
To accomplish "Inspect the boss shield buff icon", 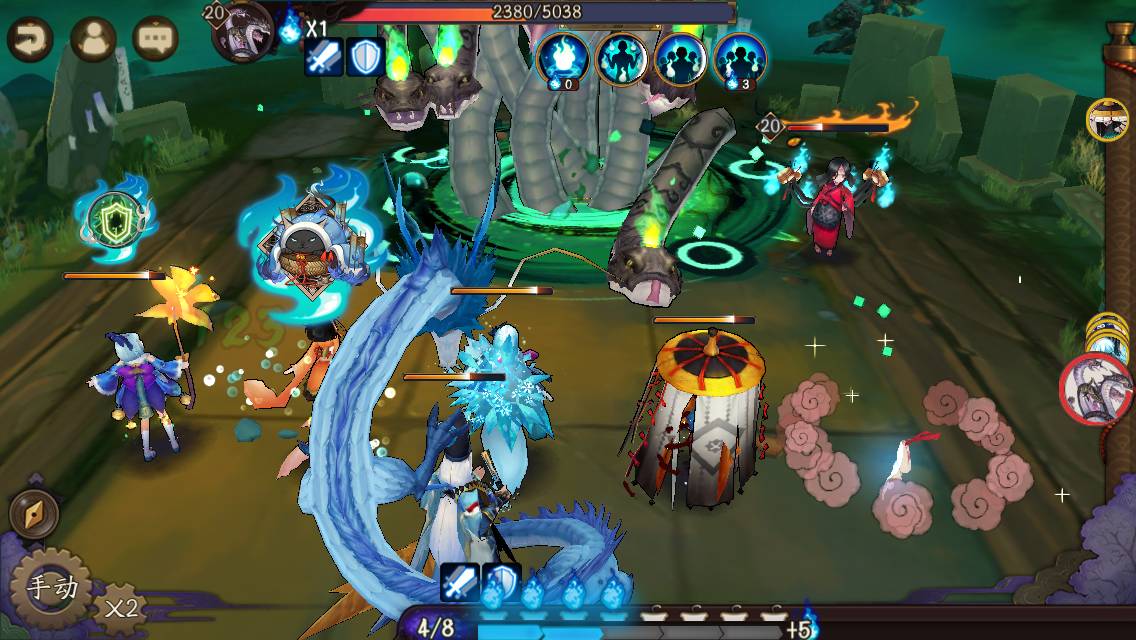I will tap(366, 57).
